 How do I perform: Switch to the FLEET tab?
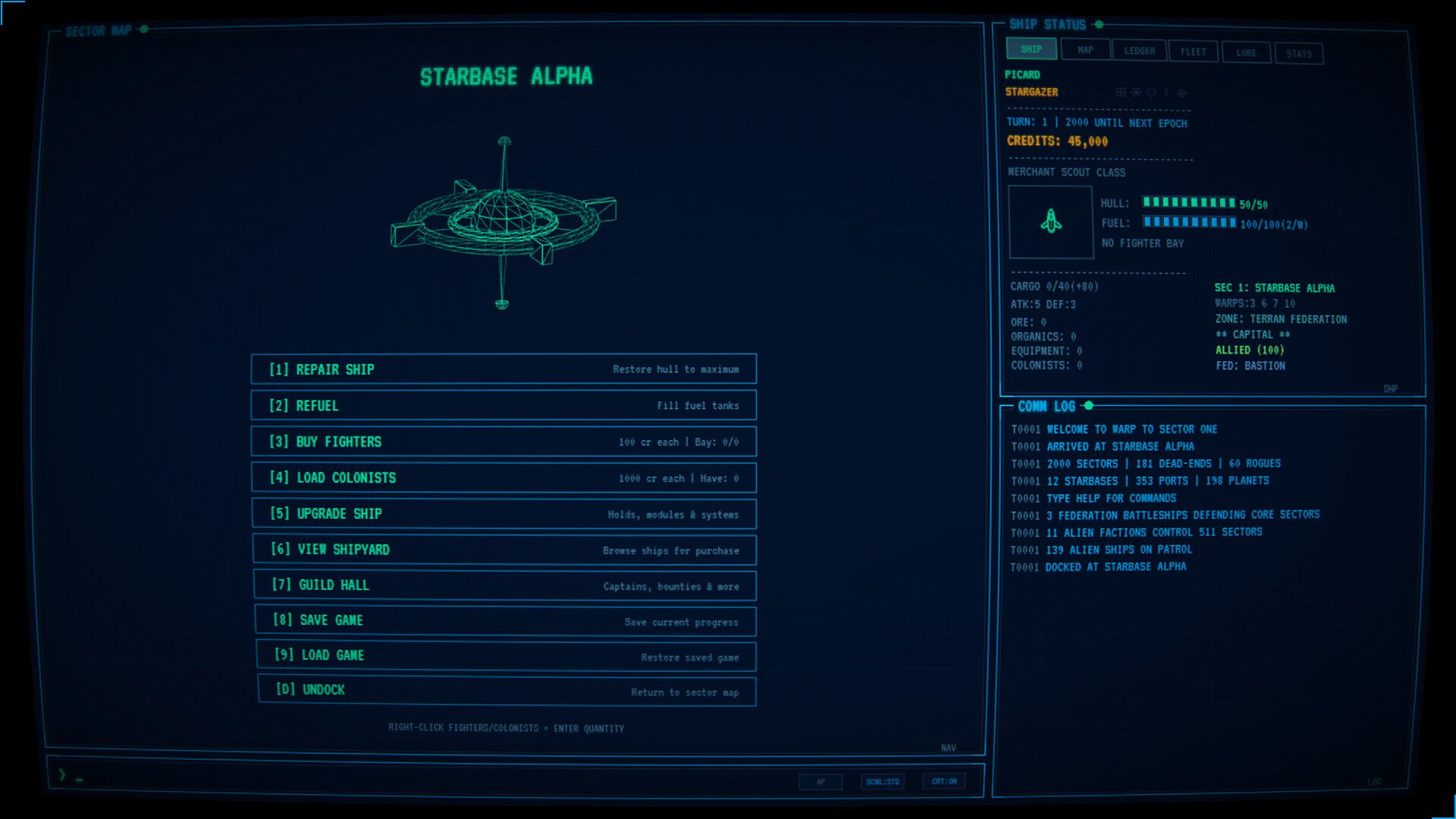[1193, 51]
